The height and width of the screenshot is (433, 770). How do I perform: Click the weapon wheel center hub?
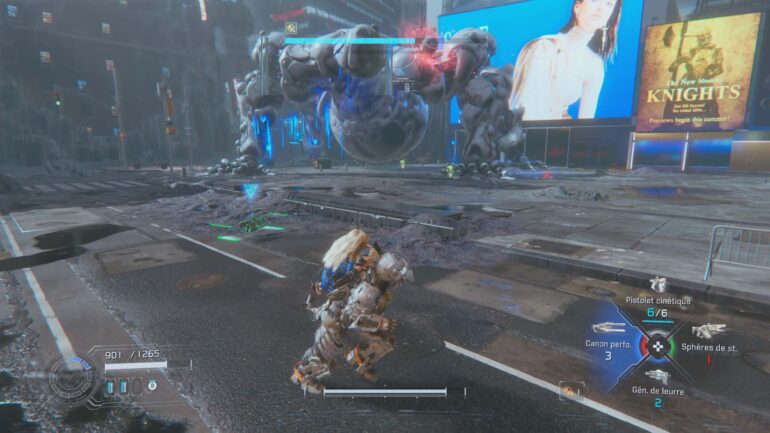(657, 346)
